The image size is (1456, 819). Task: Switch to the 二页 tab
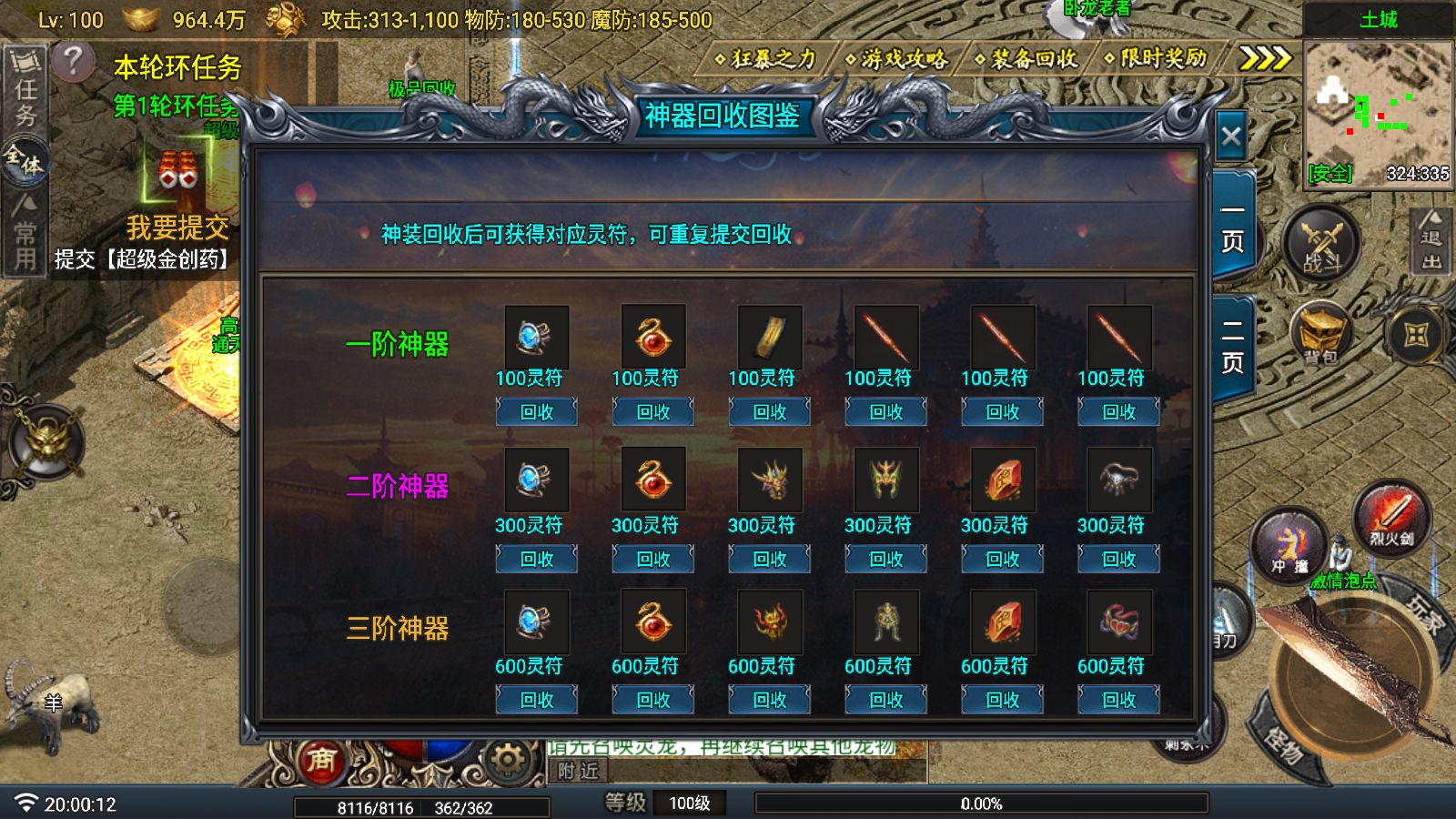(1232, 348)
